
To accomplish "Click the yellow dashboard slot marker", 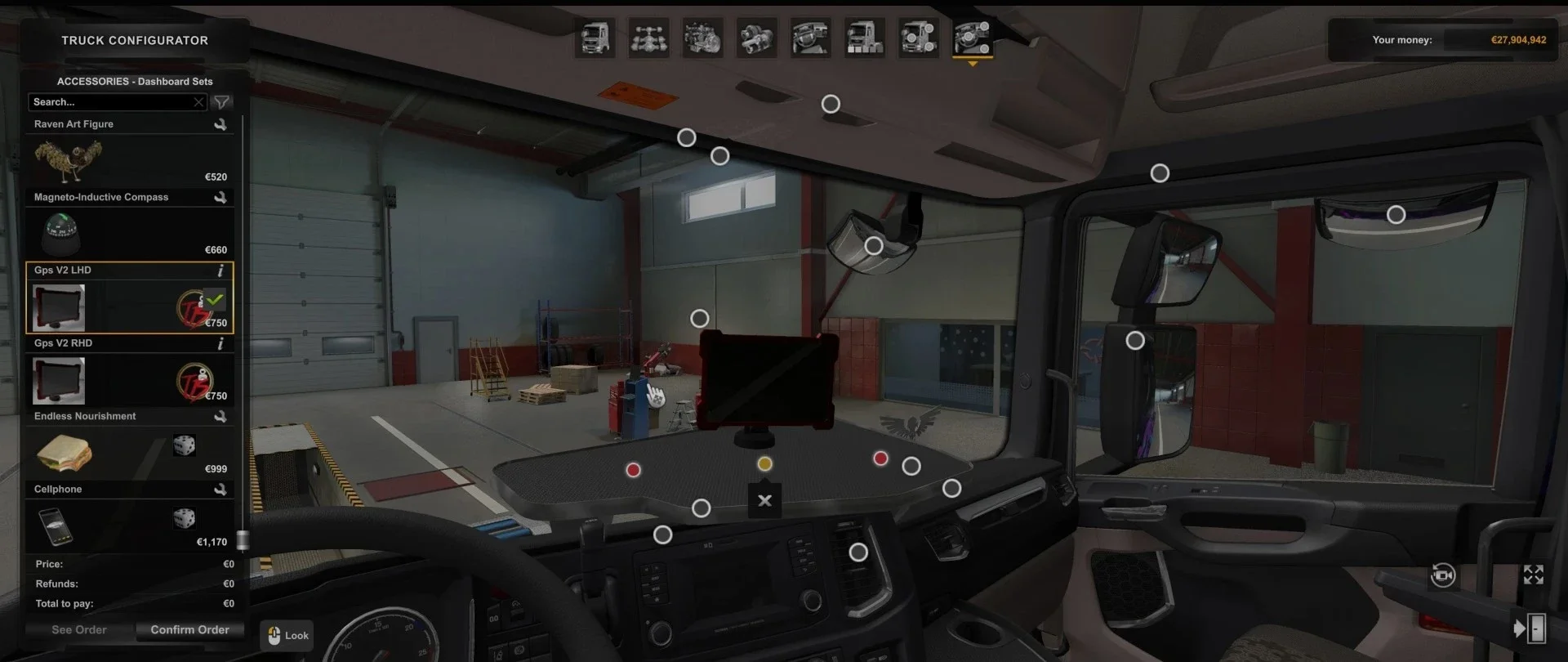I will (x=764, y=463).
